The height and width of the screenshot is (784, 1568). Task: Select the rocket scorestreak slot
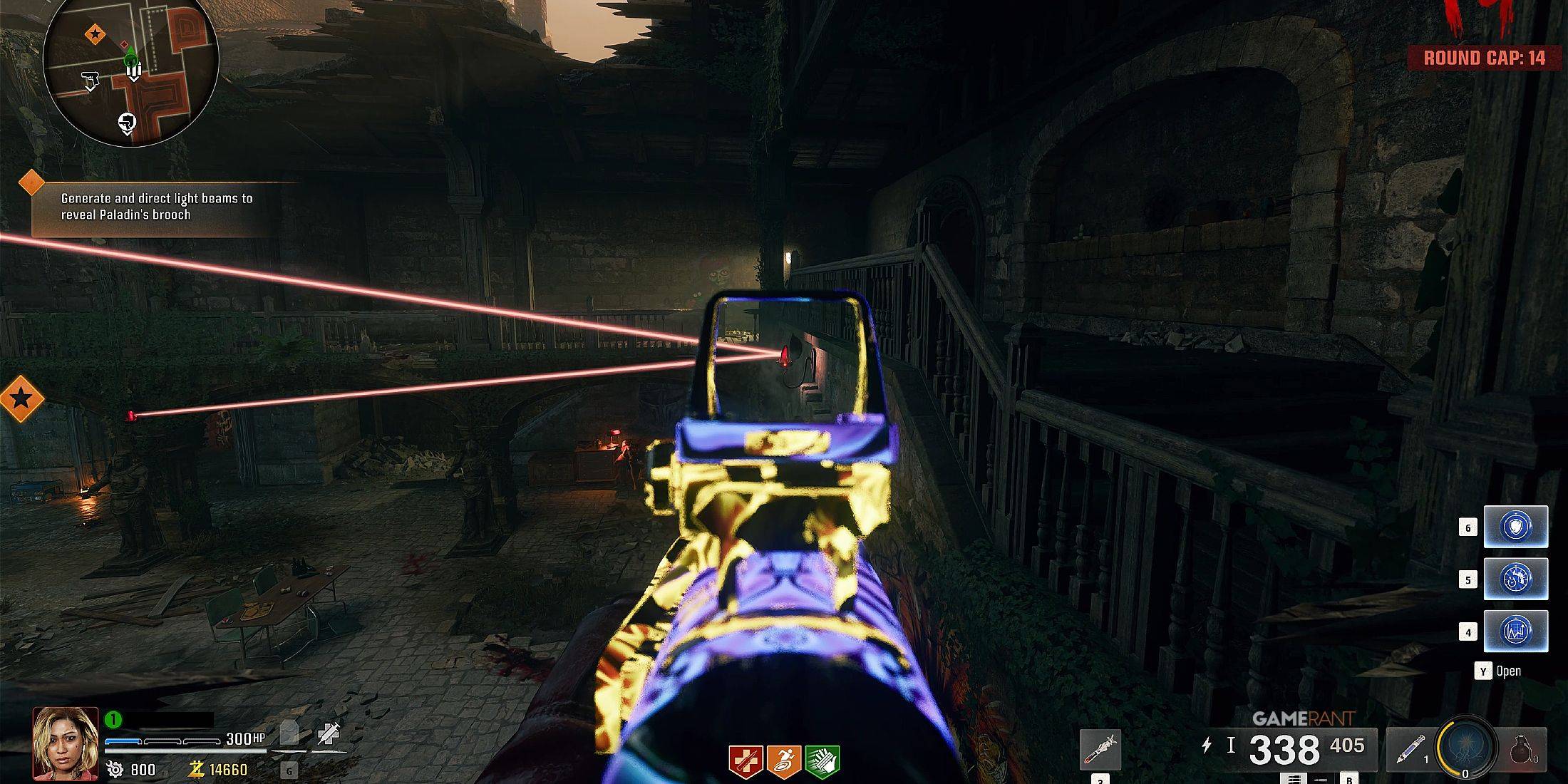[x=1100, y=749]
